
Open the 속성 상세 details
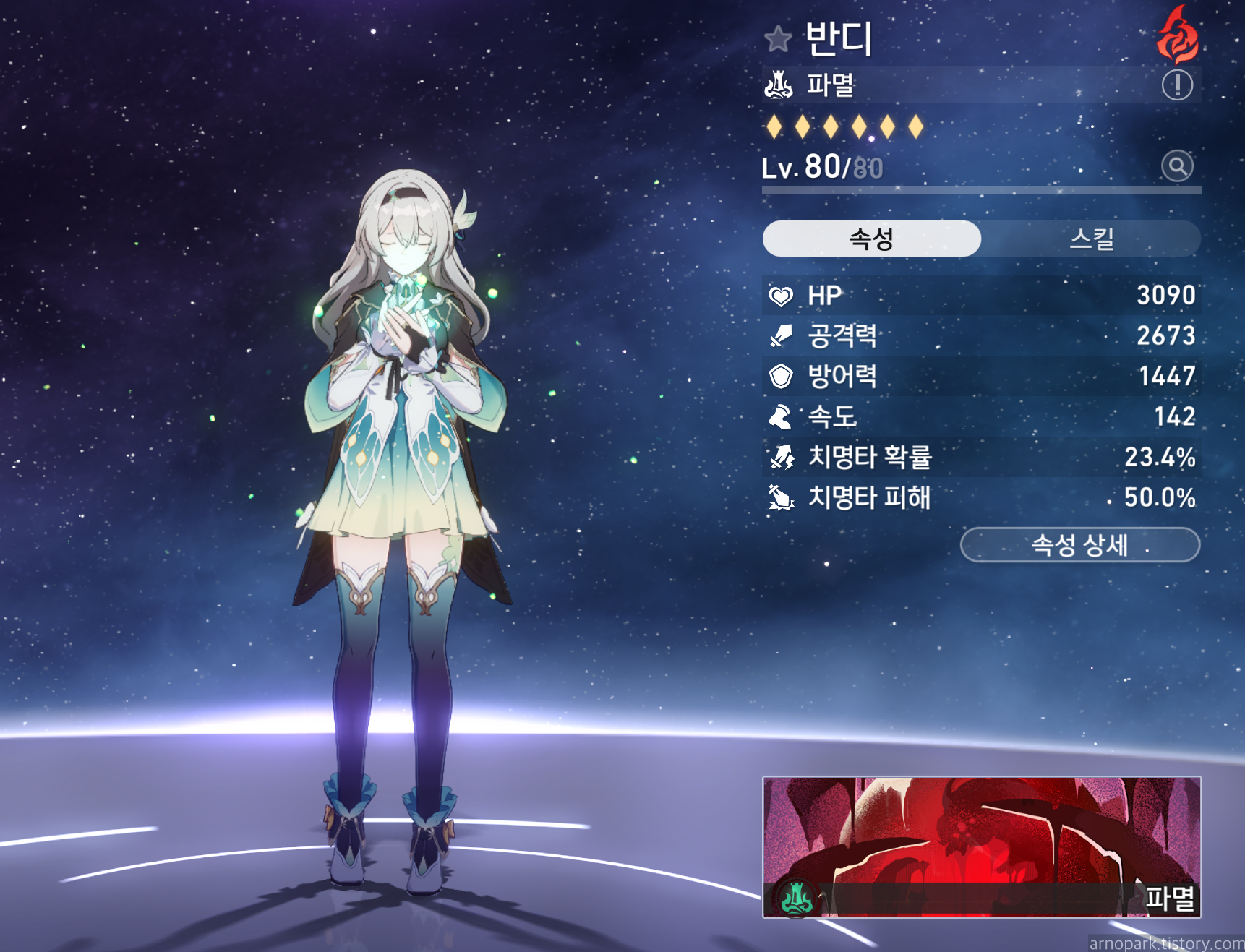click(x=1079, y=544)
